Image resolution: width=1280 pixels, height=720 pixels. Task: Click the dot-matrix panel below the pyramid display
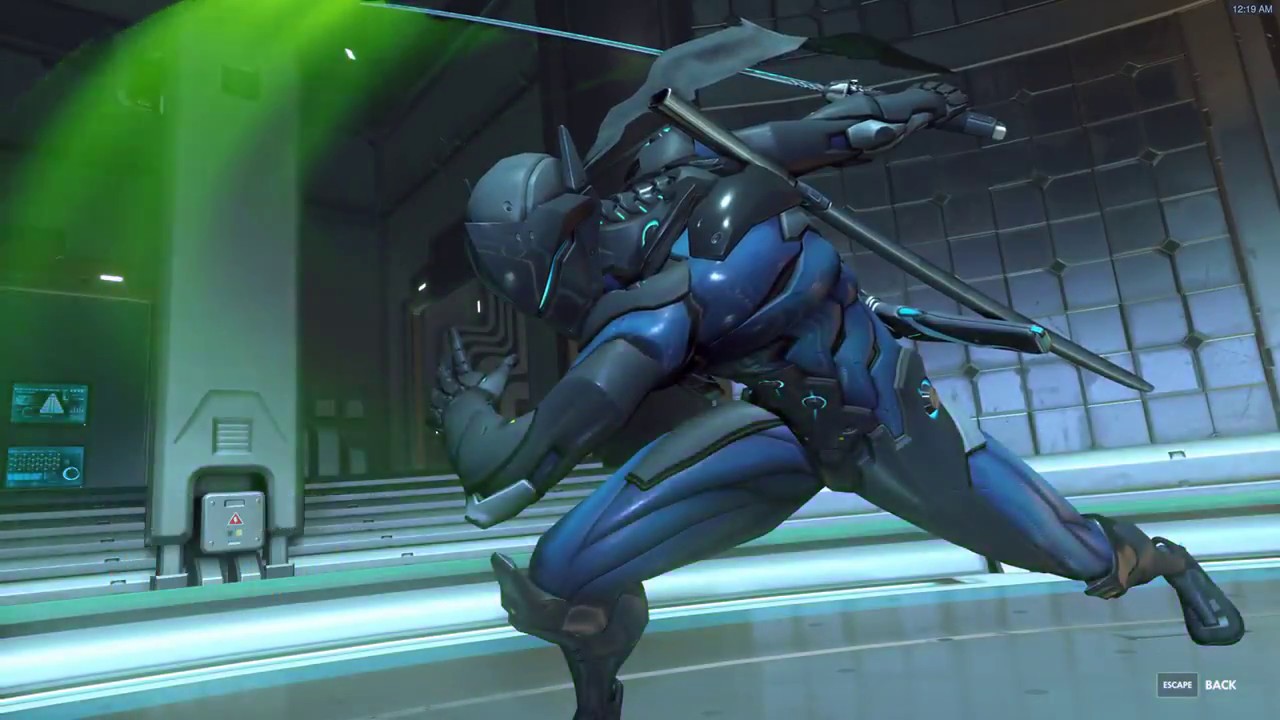click(44, 467)
